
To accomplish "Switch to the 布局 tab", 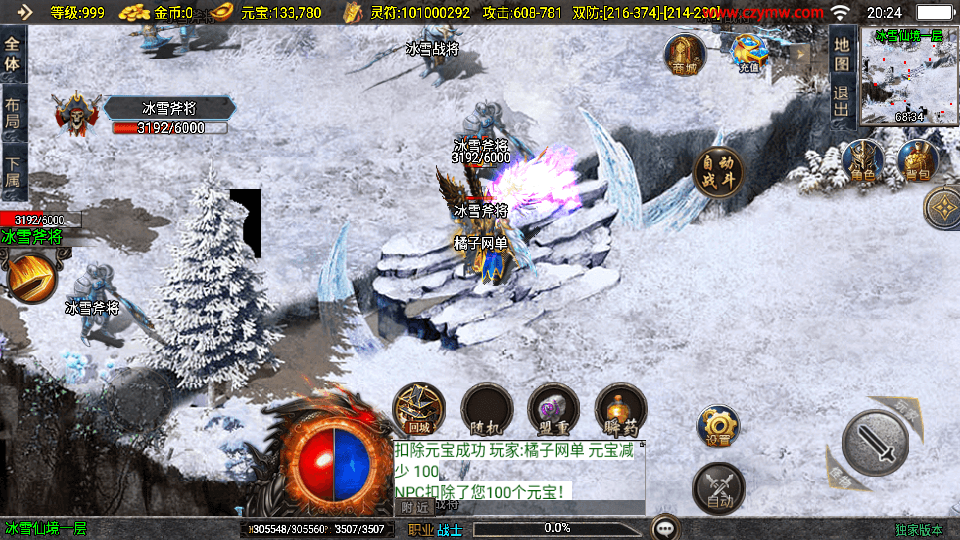I will (x=13, y=112).
